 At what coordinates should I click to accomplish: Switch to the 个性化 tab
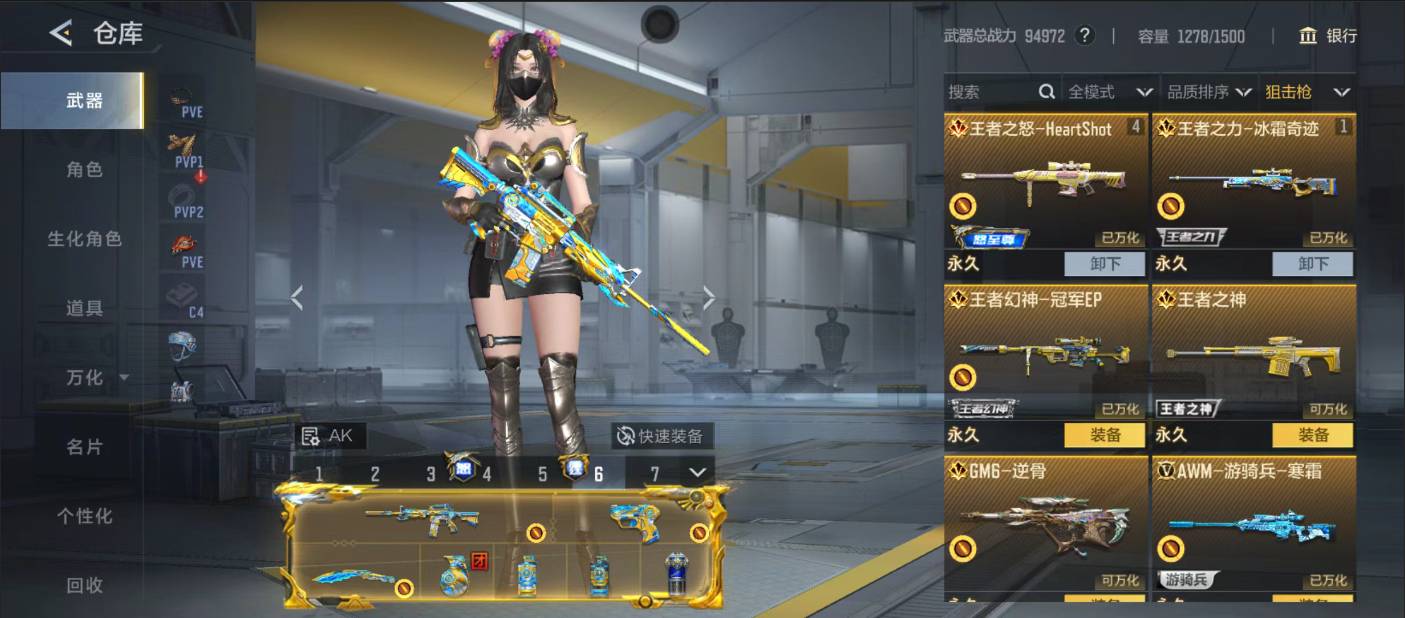(x=84, y=516)
